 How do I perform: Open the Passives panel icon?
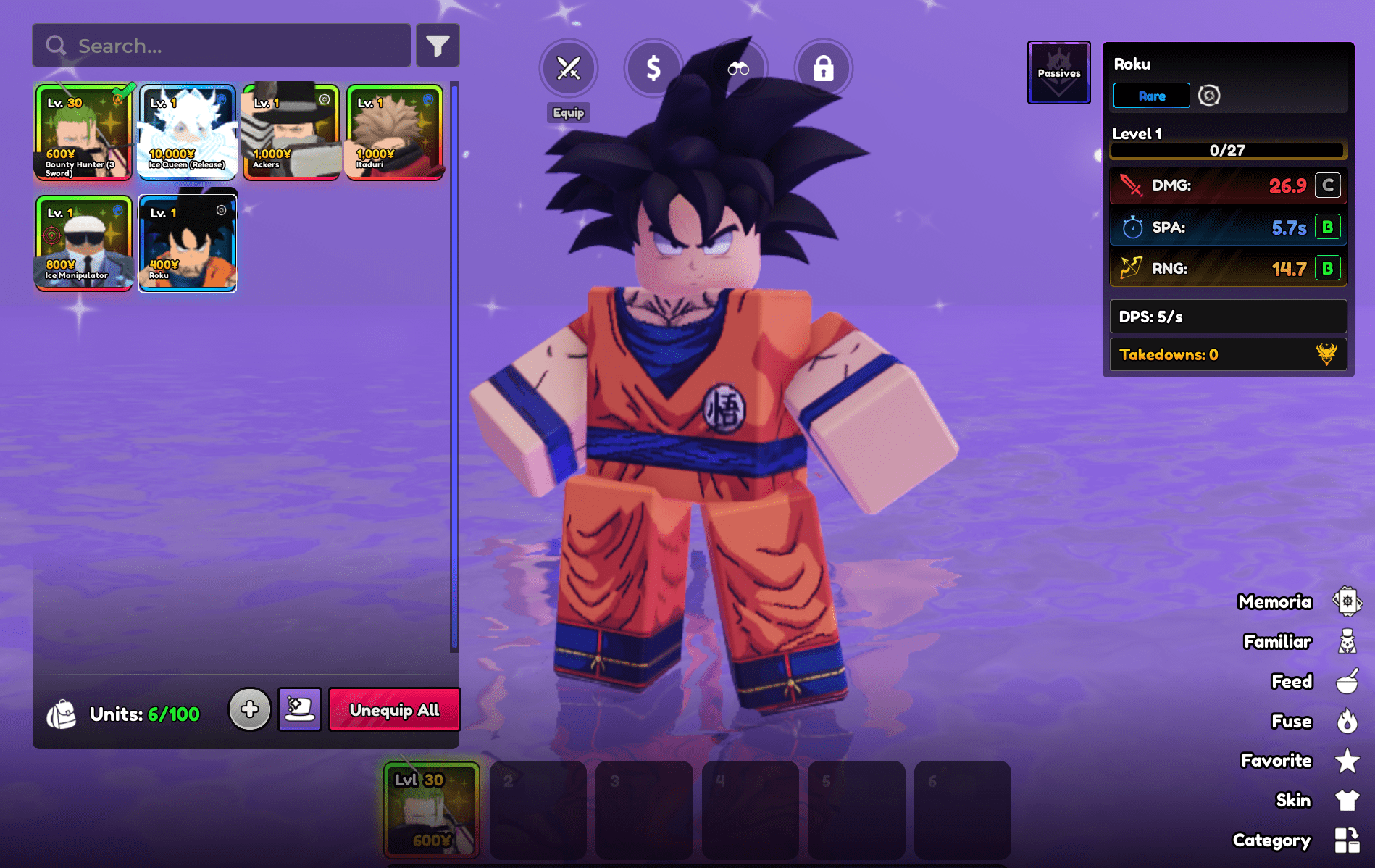tap(1058, 72)
